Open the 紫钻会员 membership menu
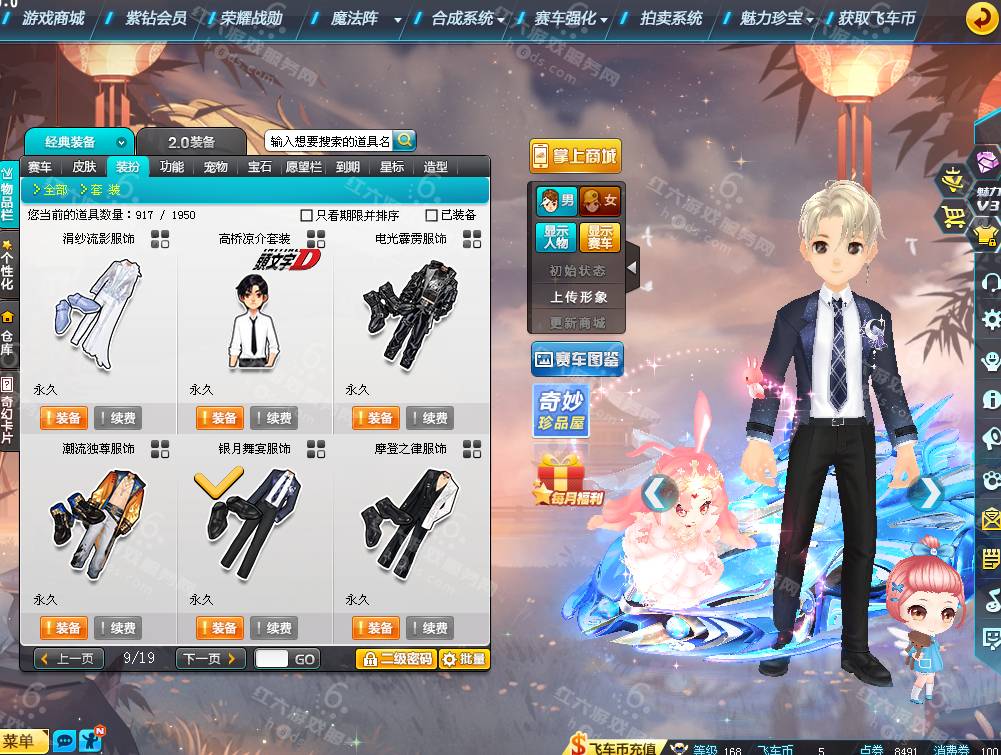 (x=156, y=18)
